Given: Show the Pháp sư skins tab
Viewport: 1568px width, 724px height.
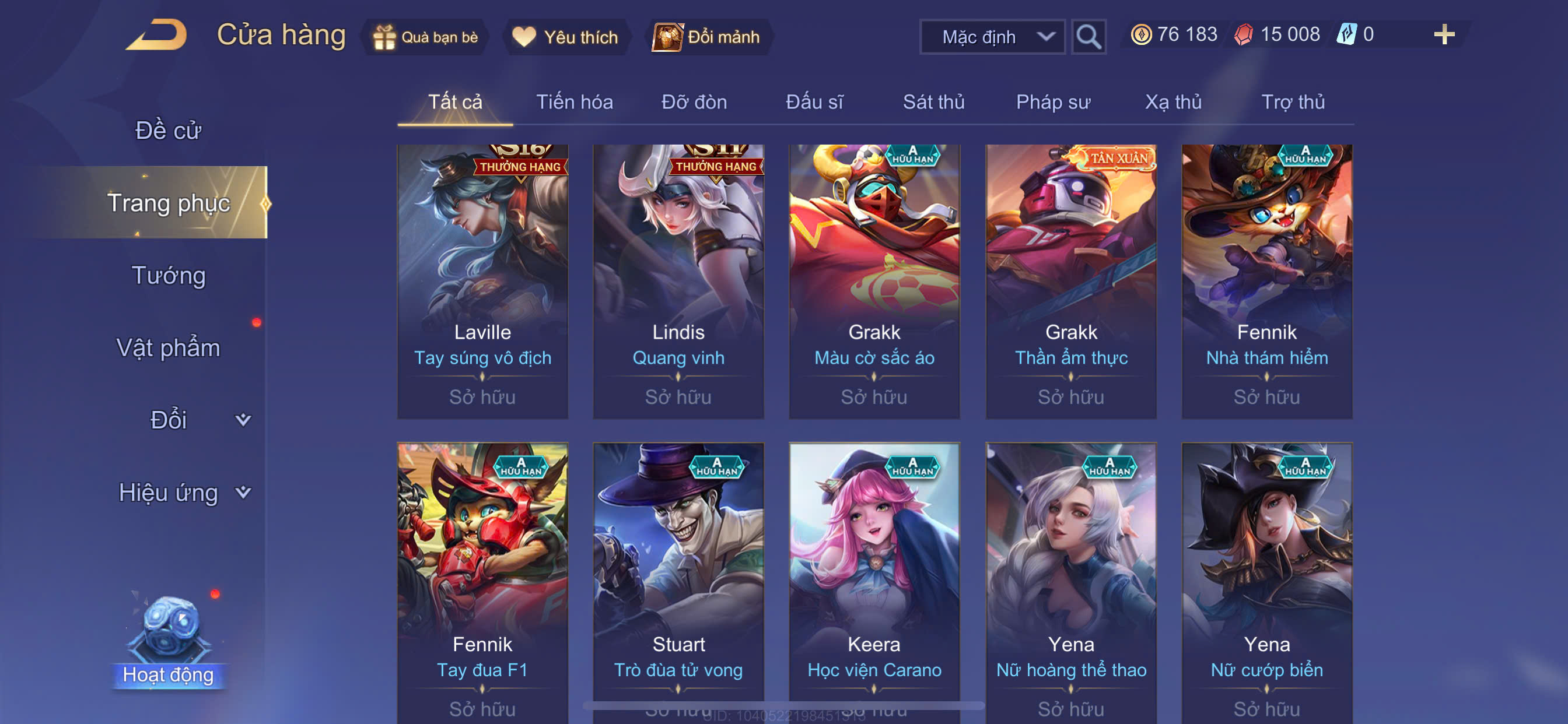Looking at the screenshot, I should [1053, 101].
